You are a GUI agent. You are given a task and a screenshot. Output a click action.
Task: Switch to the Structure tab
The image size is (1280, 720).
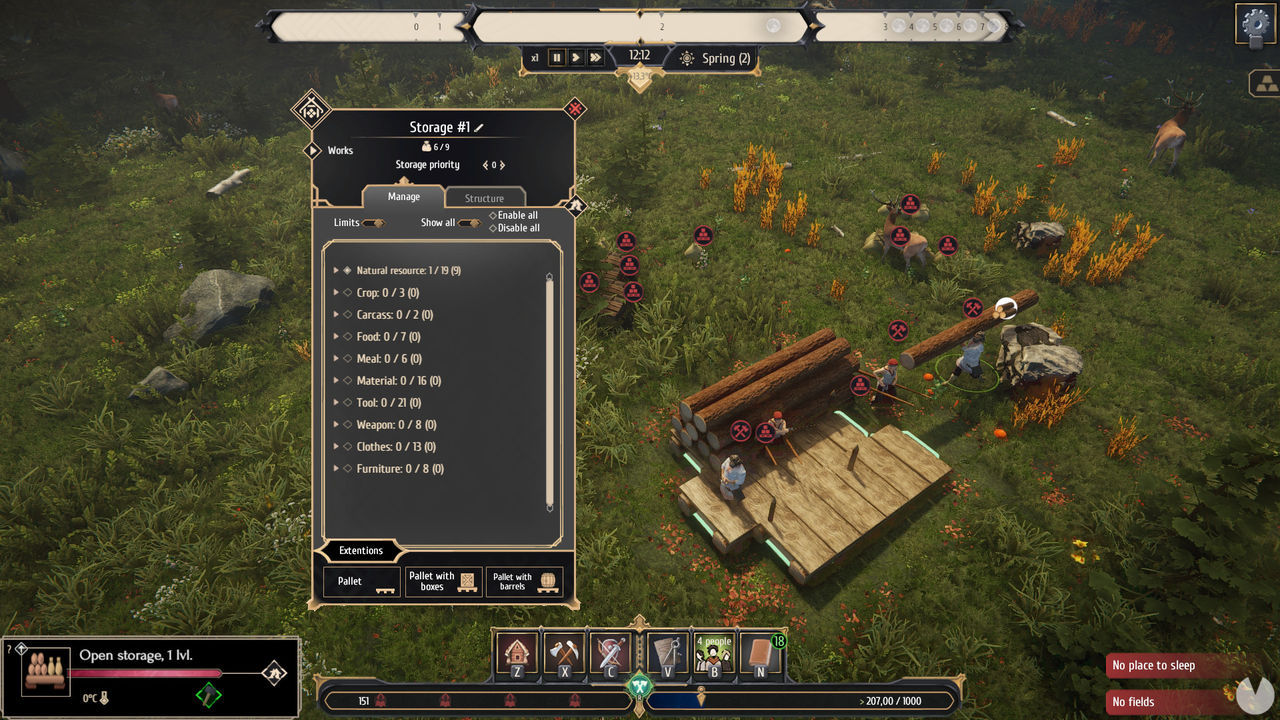click(x=484, y=198)
